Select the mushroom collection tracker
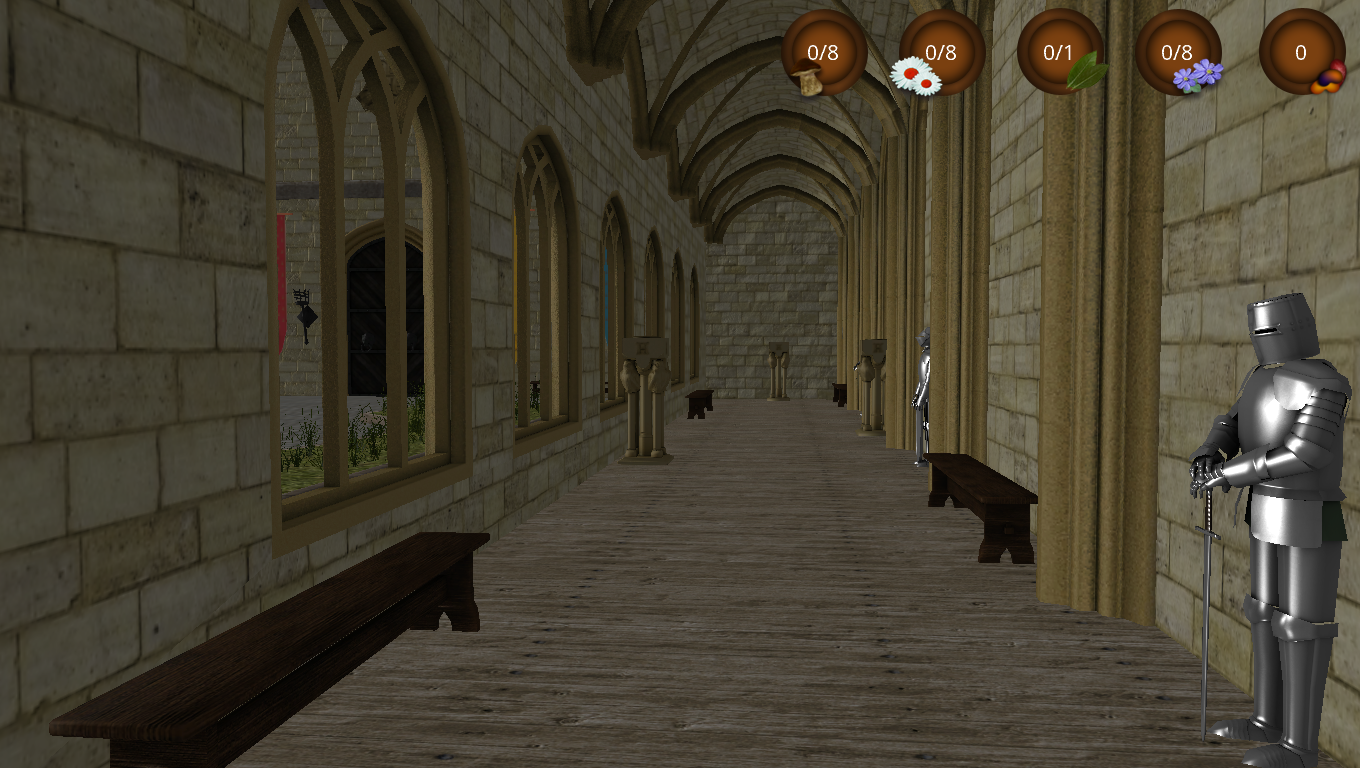This screenshot has height=768, width=1360. click(823, 53)
